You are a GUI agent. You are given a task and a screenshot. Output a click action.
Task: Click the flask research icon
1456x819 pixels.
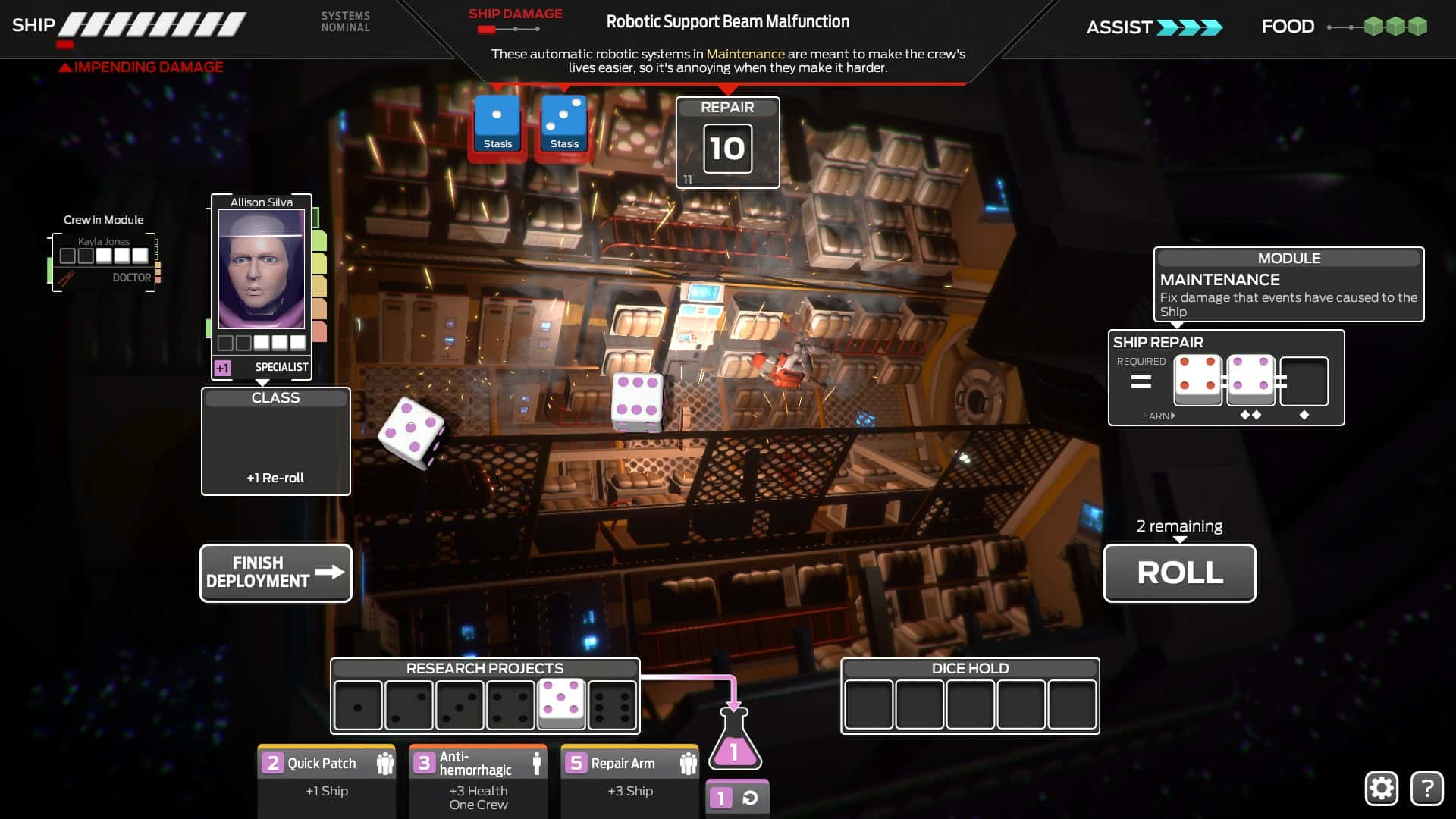[734, 751]
